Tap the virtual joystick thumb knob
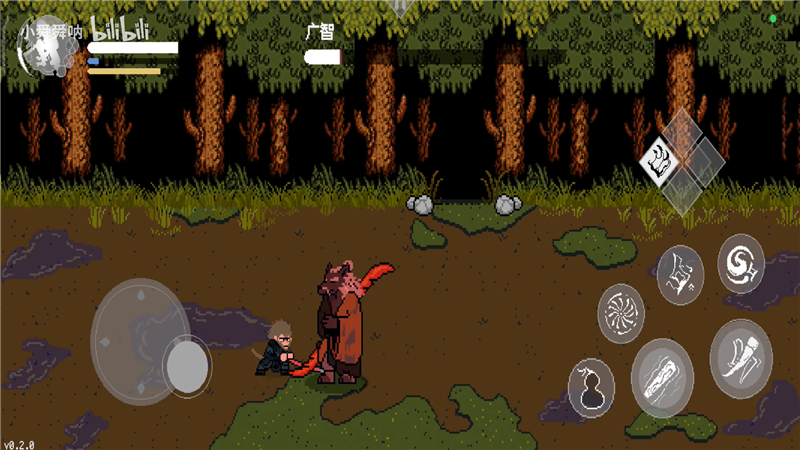This screenshot has width=800, height=450. tap(186, 366)
